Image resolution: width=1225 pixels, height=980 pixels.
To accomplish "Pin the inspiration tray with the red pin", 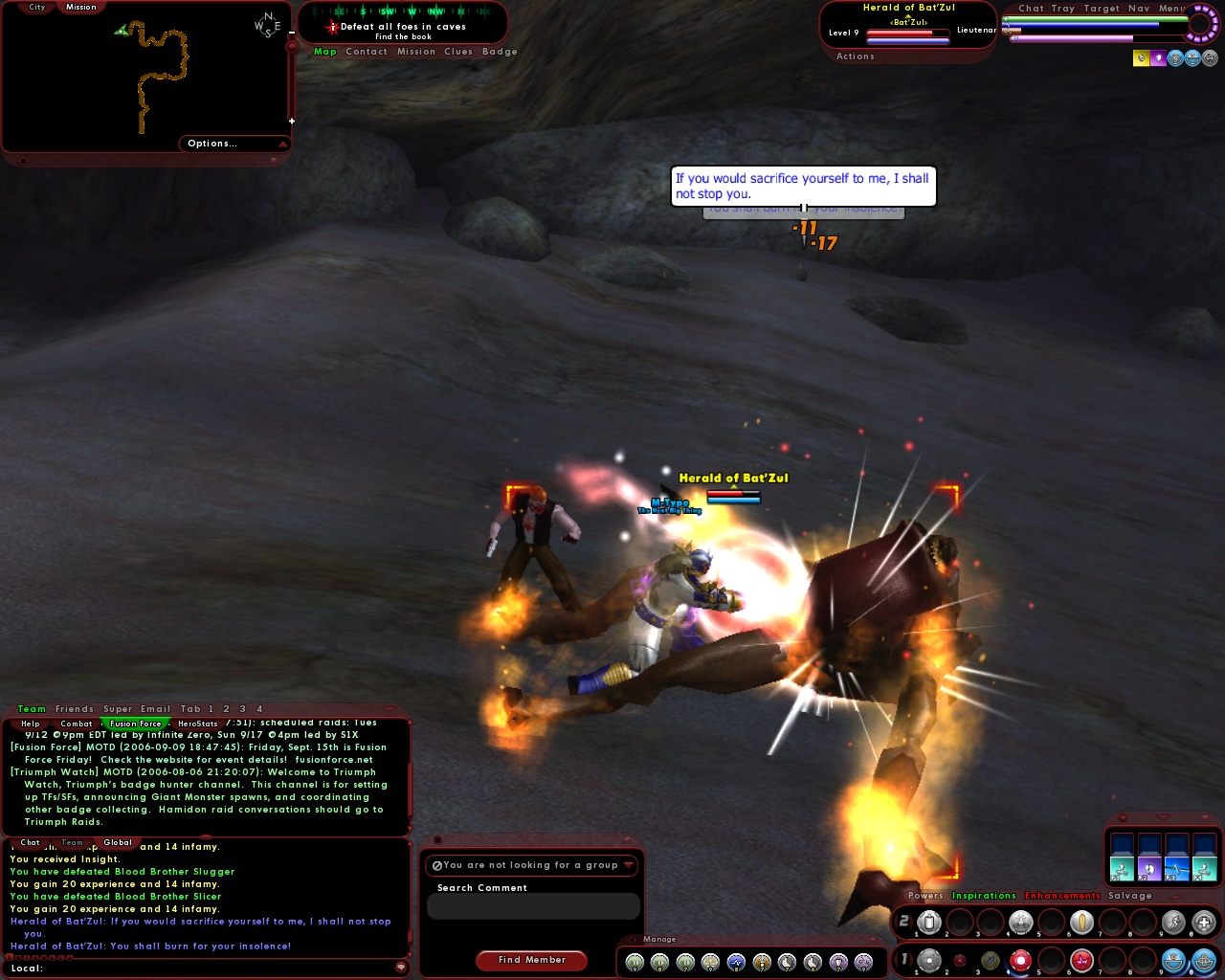I will (1124, 817).
